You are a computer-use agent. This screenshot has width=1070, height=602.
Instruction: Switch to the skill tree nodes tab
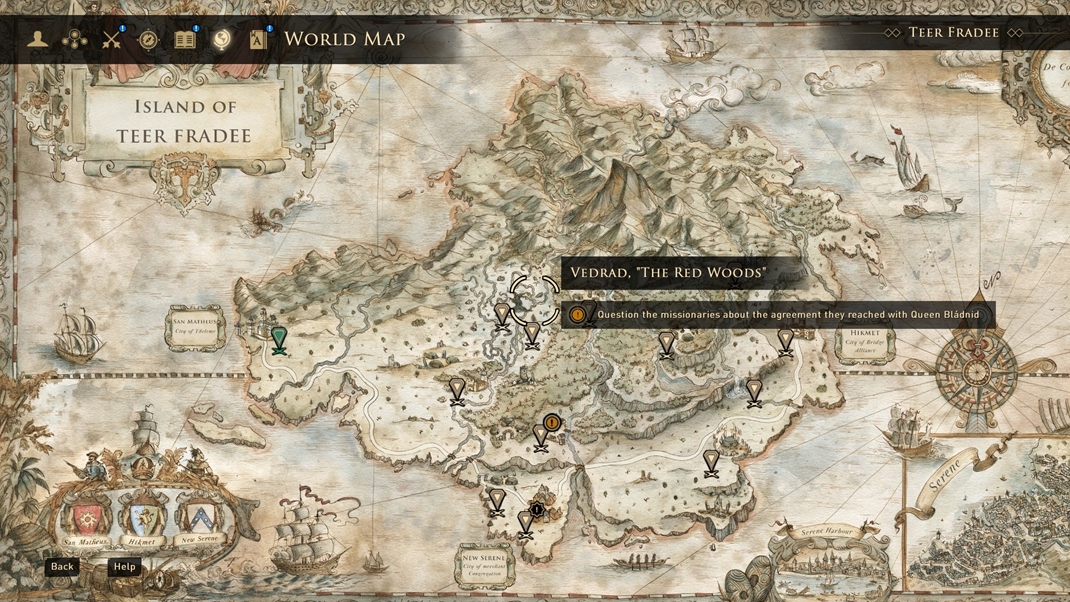[x=75, y=40]
